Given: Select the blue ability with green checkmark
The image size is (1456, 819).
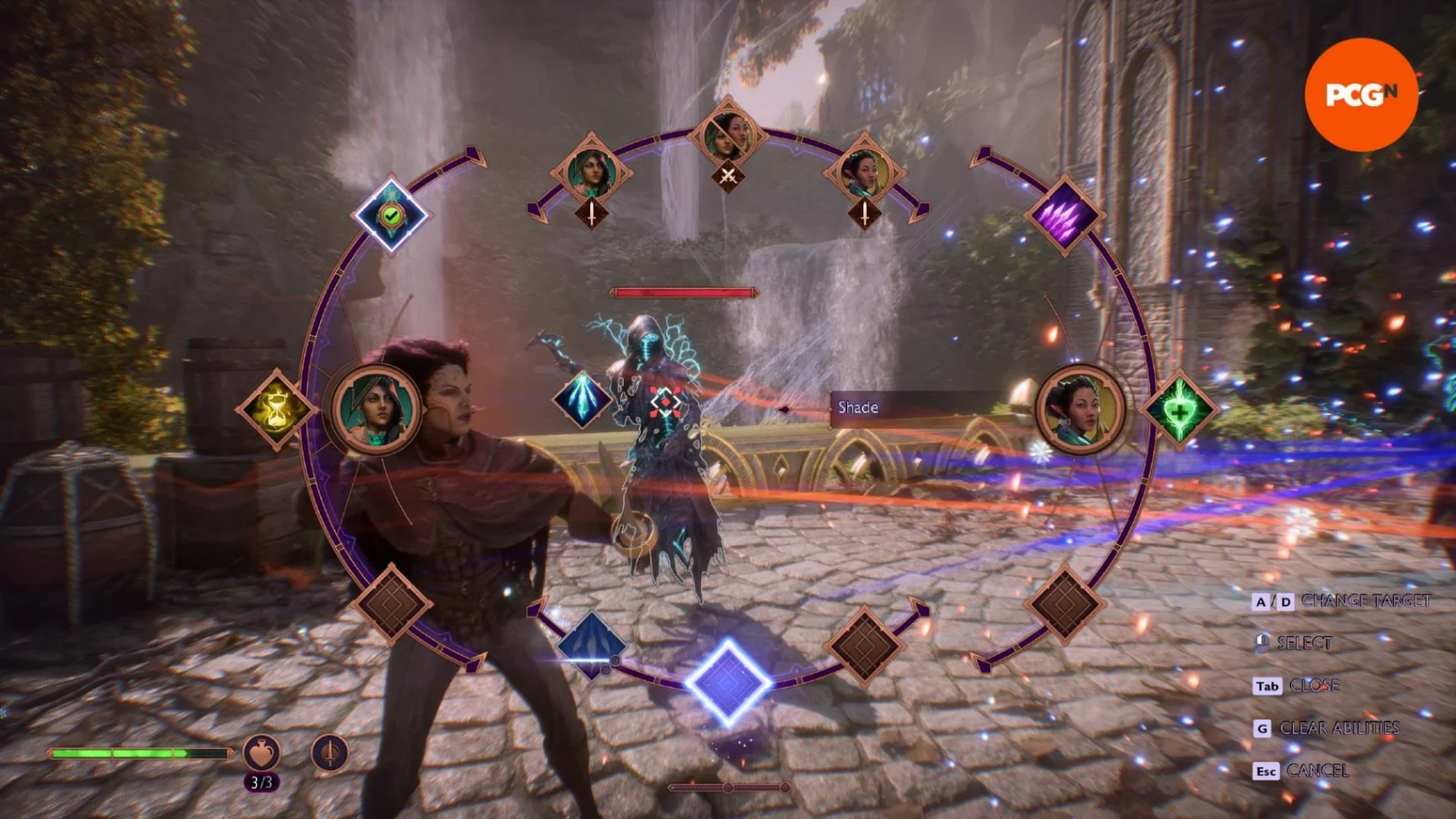Looking at the screenshot, I should [x=391, y=215].
